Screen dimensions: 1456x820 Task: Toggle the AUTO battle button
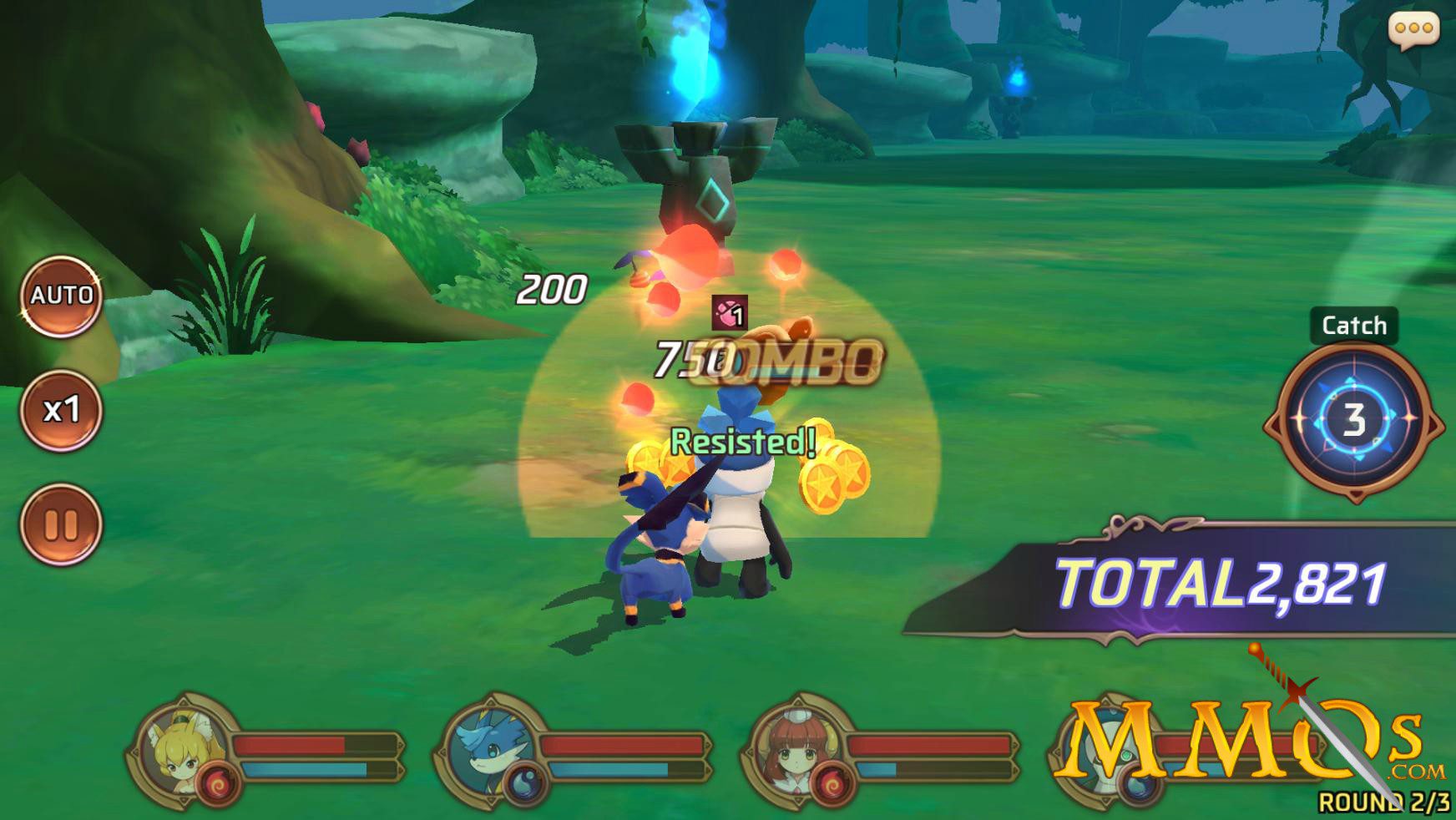61,296
